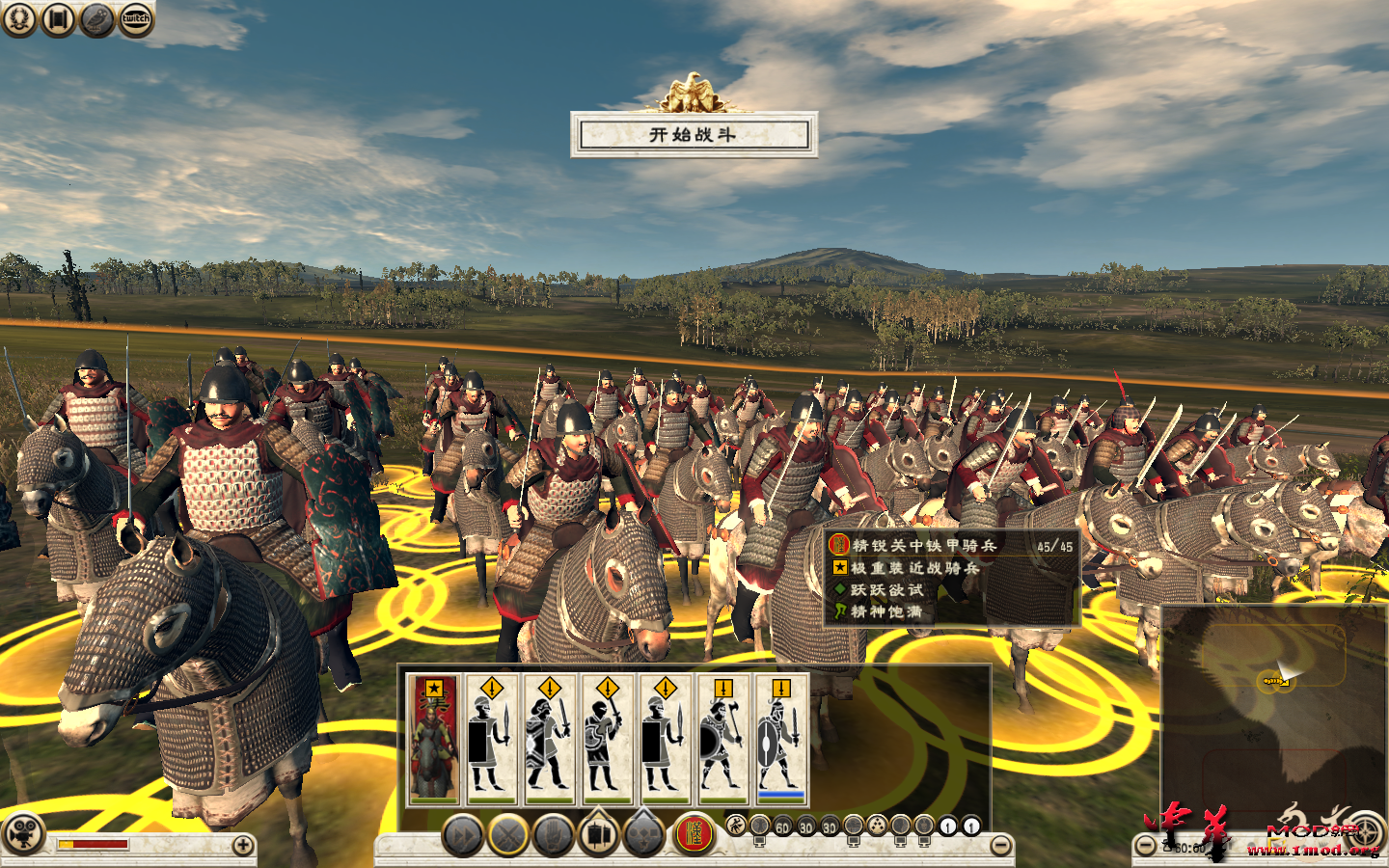Click the 60 camera-speed icon
The width and height of the screenshot is (1389, 868).
click(781, 826)
